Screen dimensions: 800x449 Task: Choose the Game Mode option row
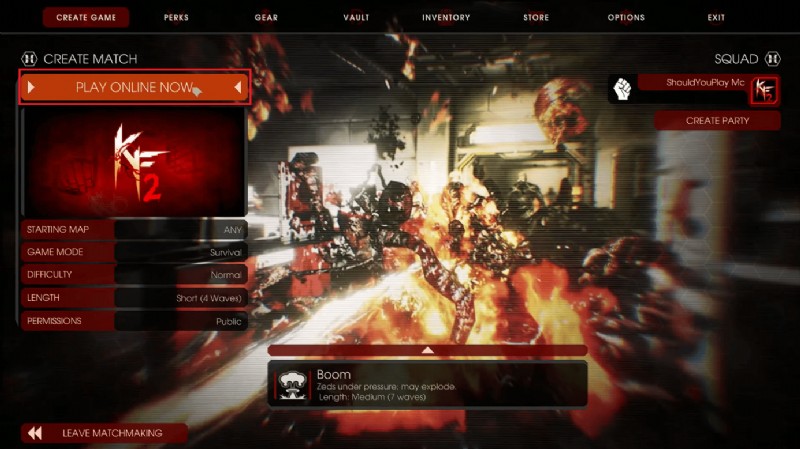point(134,253)
